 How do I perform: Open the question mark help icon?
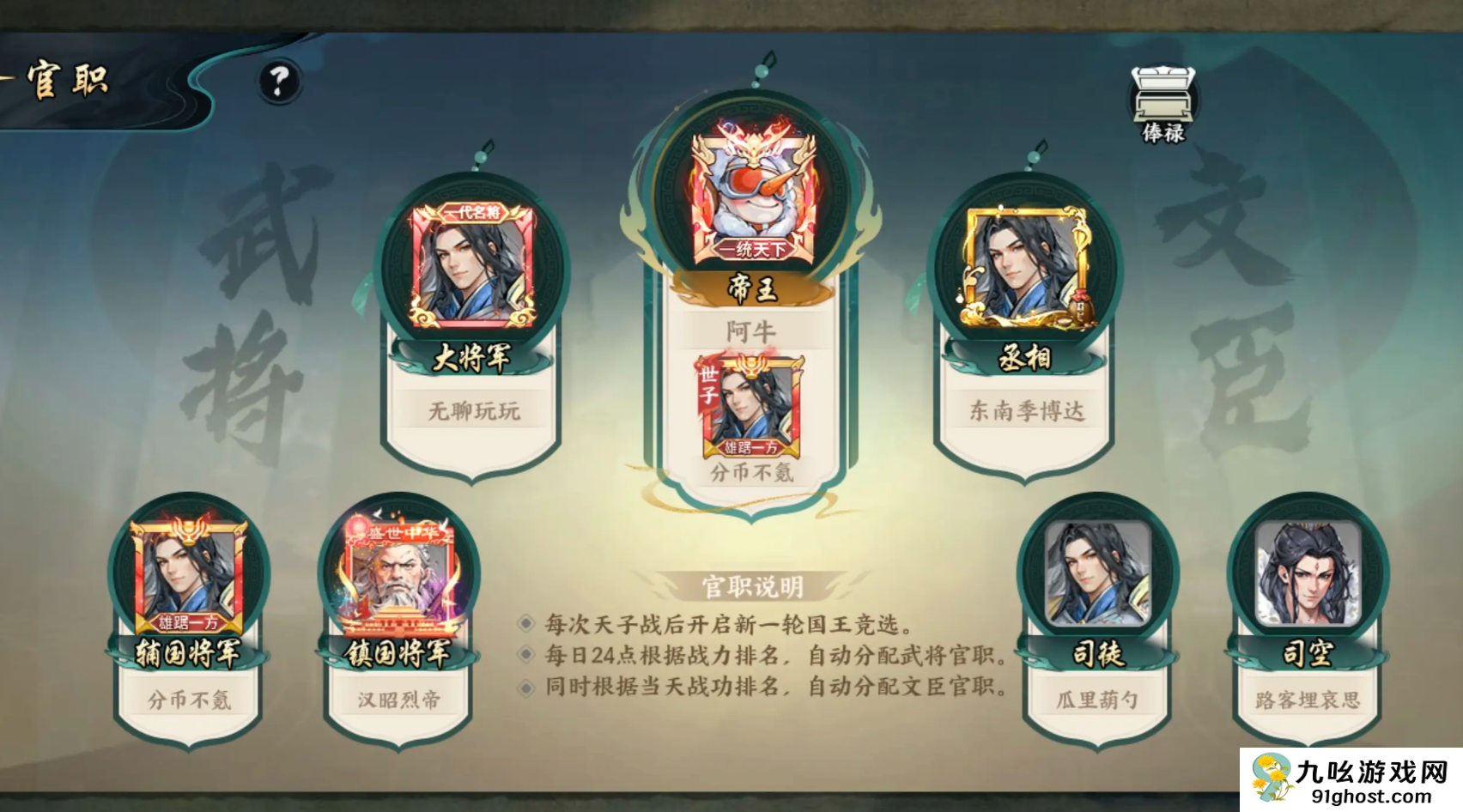[276, 81]
